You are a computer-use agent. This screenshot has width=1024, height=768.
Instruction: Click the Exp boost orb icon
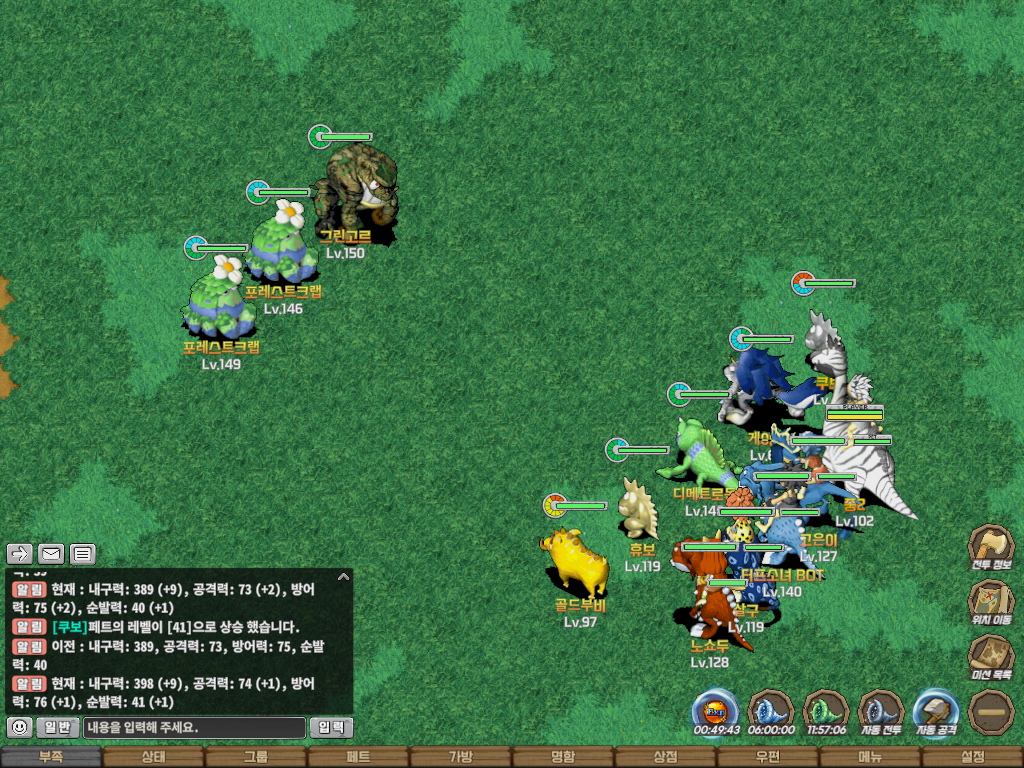click(x=716, y=711)
